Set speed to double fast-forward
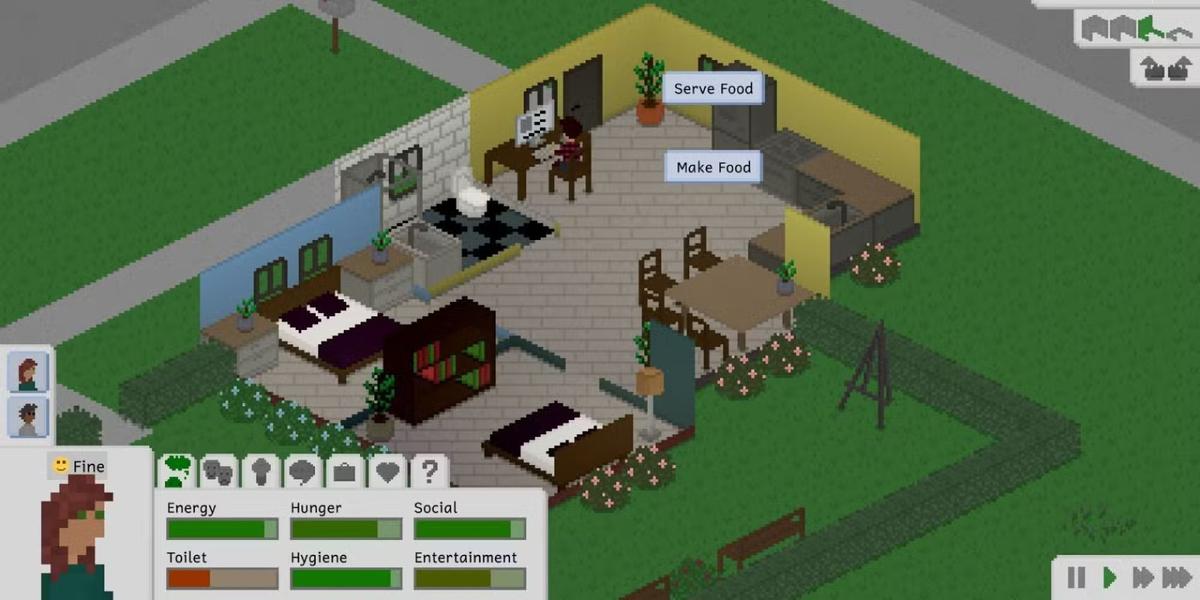This screenshot has width=1200, height=600. (1142, 577)
